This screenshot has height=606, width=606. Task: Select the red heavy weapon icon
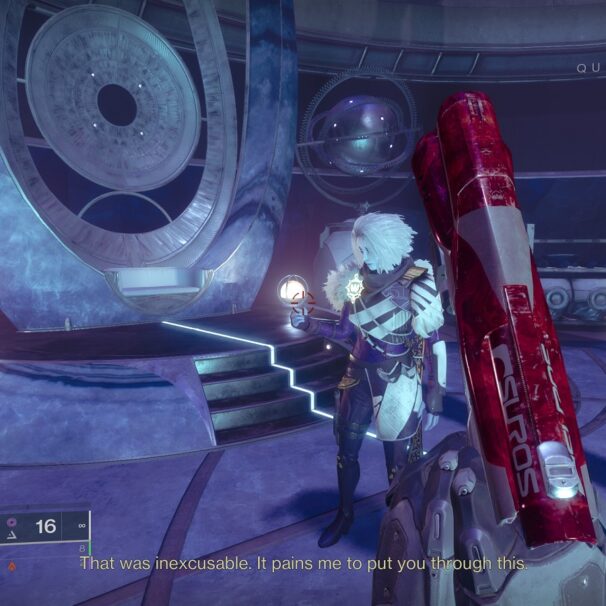pos(12,564)
